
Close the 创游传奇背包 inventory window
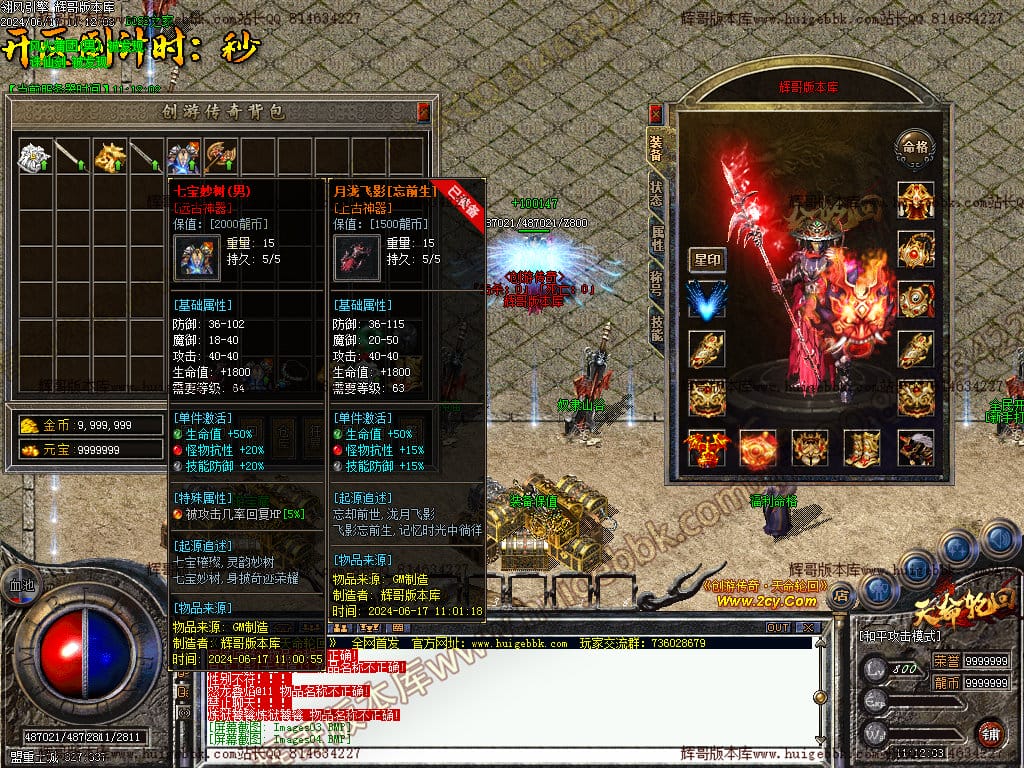tap(423, 111)
